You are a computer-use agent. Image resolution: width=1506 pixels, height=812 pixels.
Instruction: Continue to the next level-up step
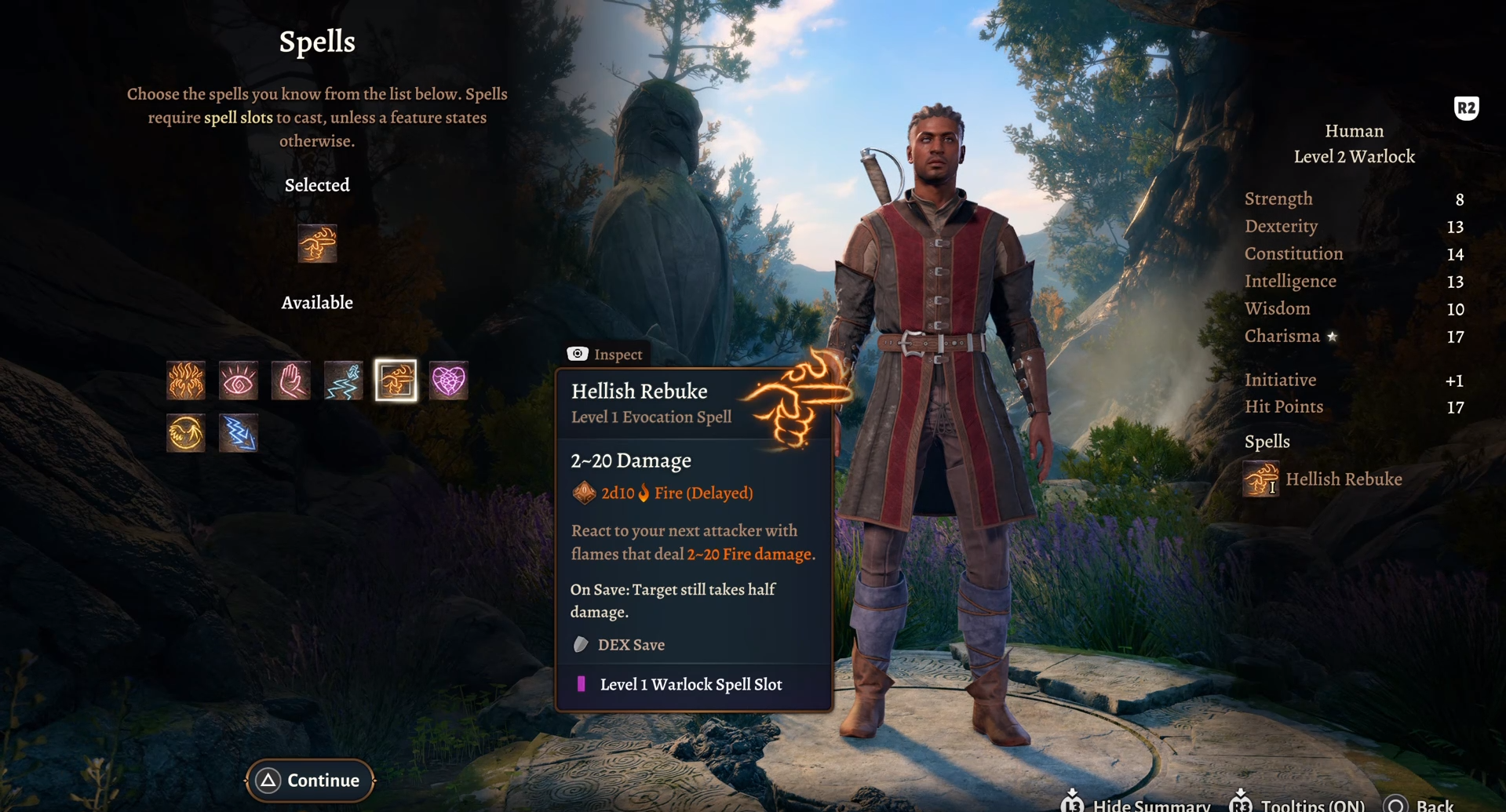tap(310, 780)
